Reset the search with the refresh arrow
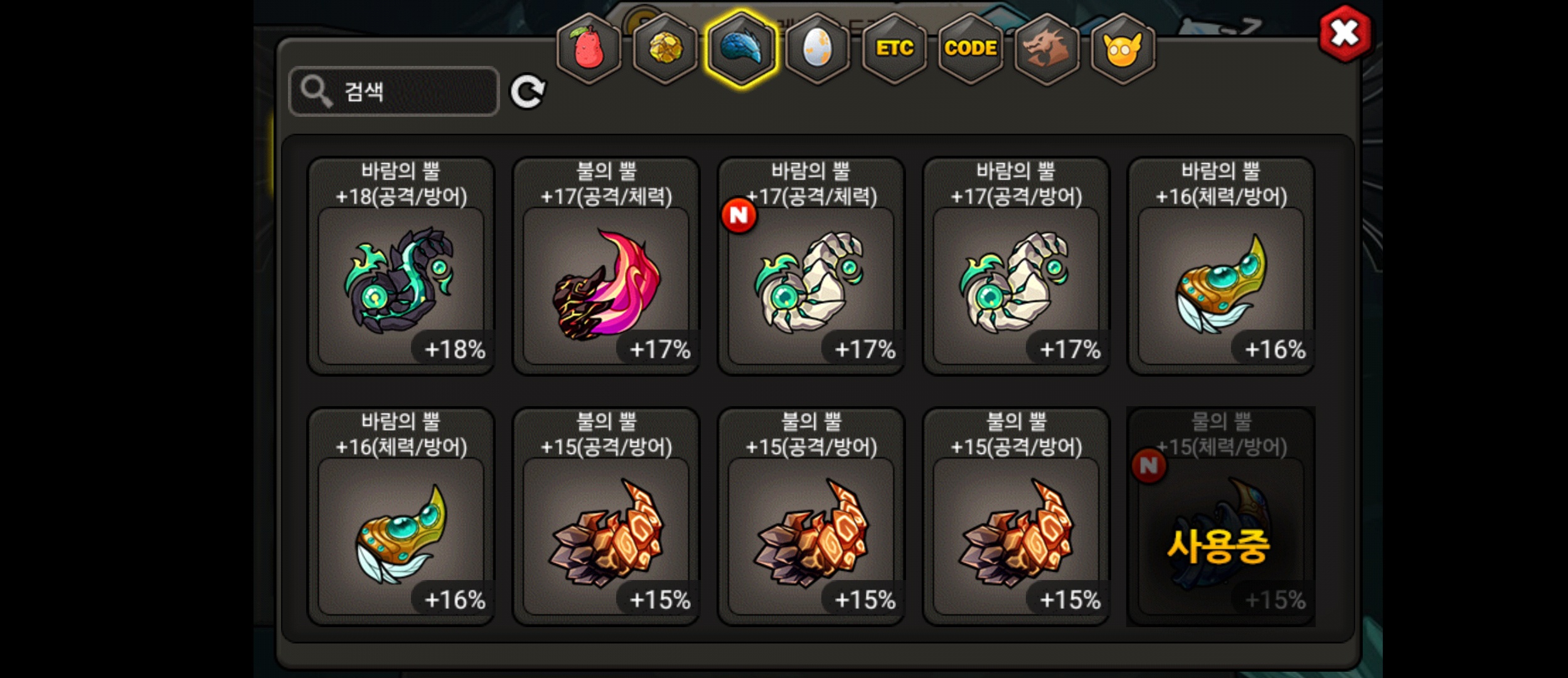The image size is (1568, 678). point(527,92)
